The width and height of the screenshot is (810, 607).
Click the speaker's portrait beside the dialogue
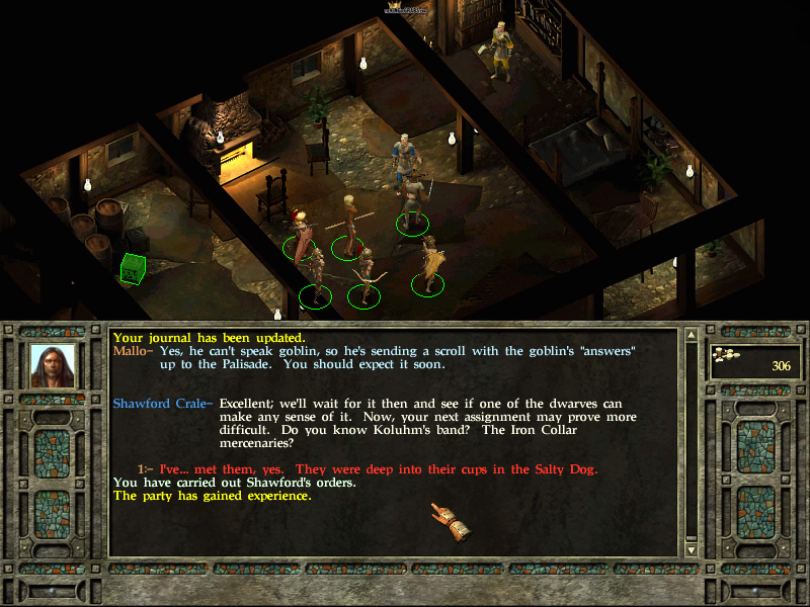[x=53, y=366]
